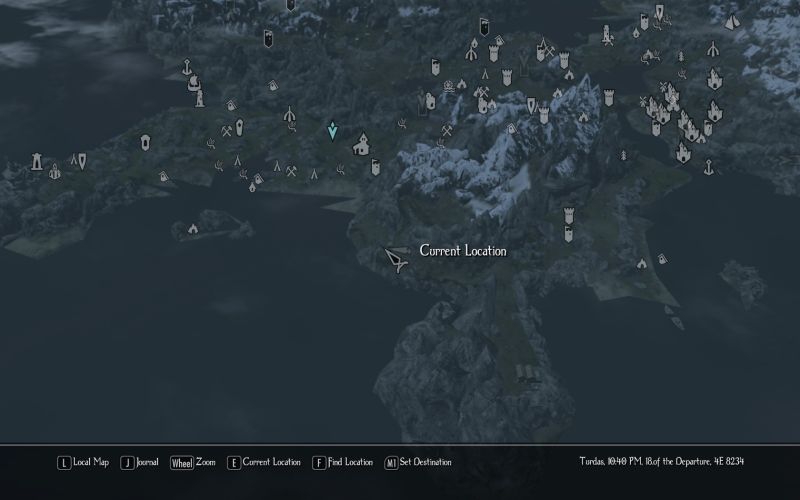Screen dimensions: 800x500
Task: Select the stone tower marker at far left
Action: 38,160
